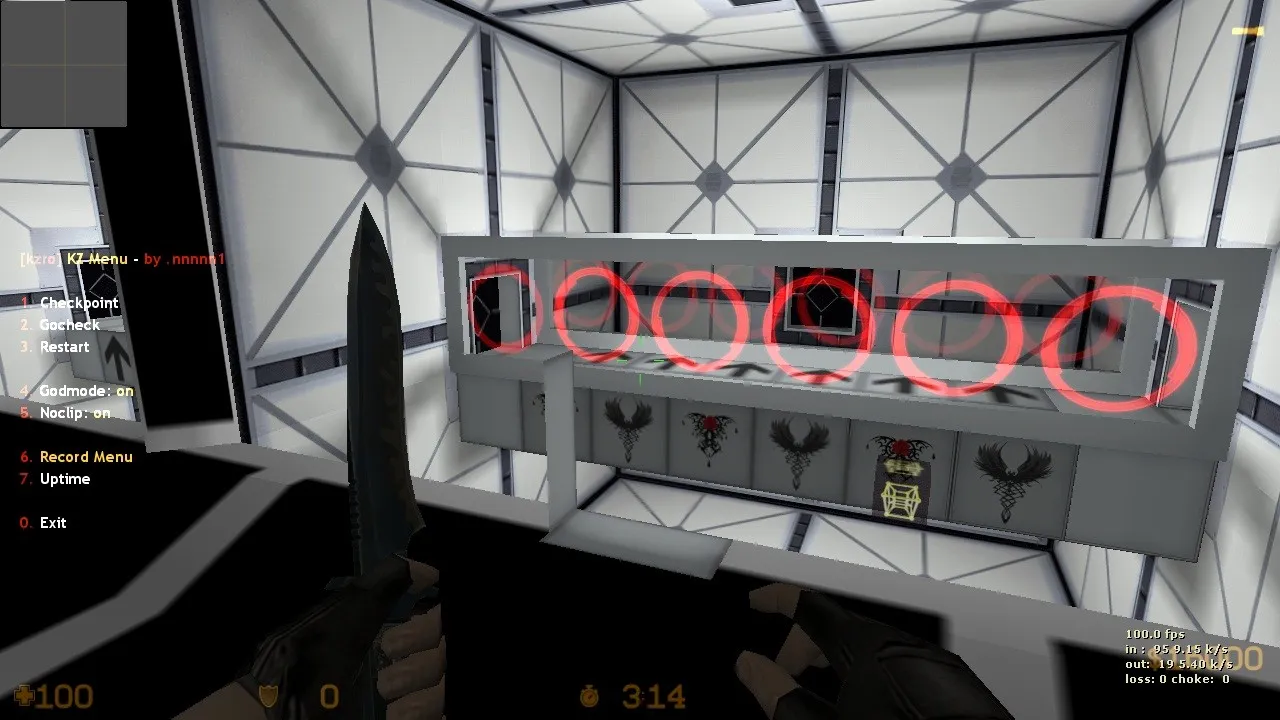This screenshot has width=1280, height=720.
Task: Select Exit to close the KZ Menu
Action: tap(52, 523)
